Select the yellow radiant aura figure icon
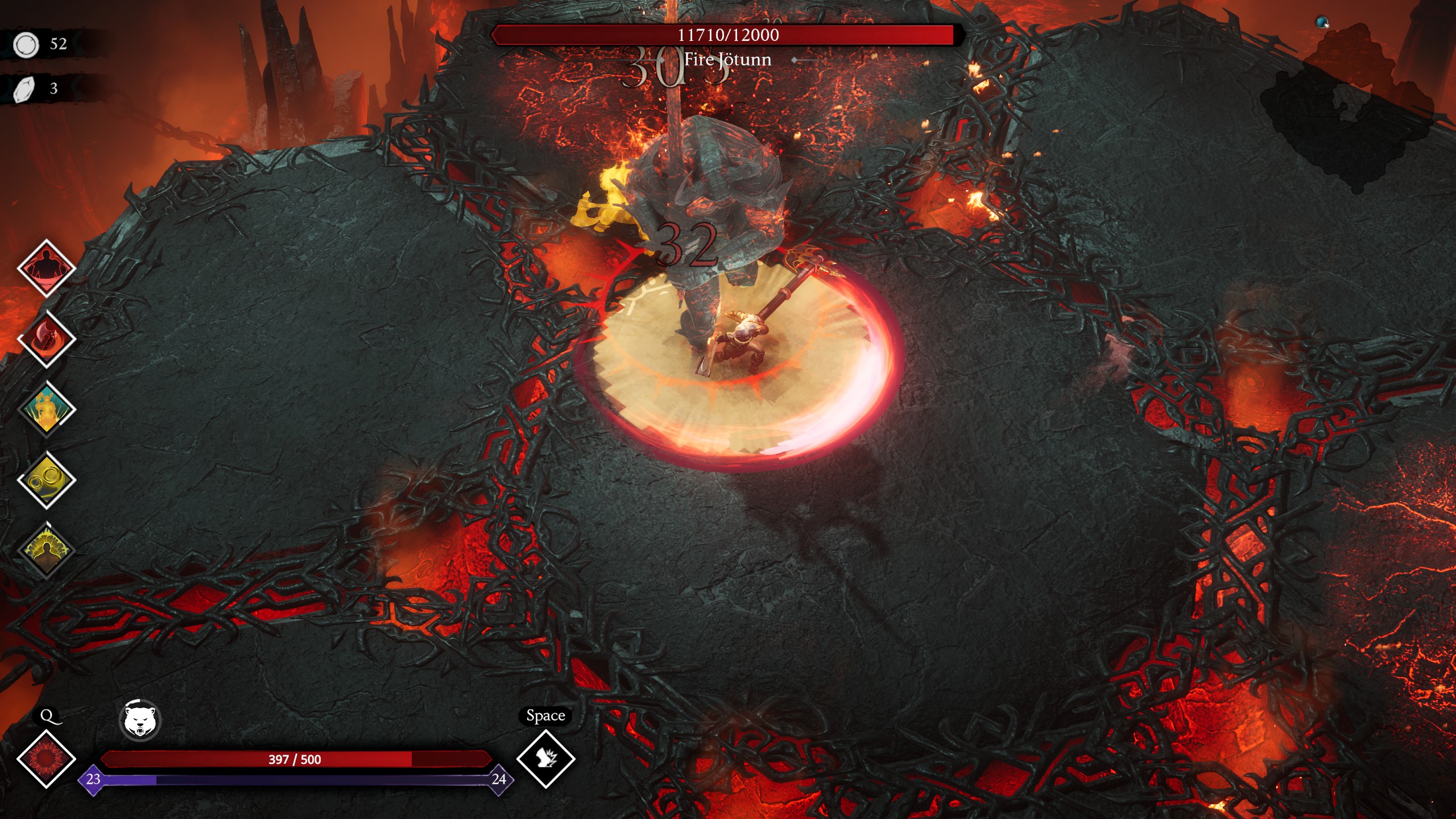Screen dimensions: 1456x819 pos(46,551)
